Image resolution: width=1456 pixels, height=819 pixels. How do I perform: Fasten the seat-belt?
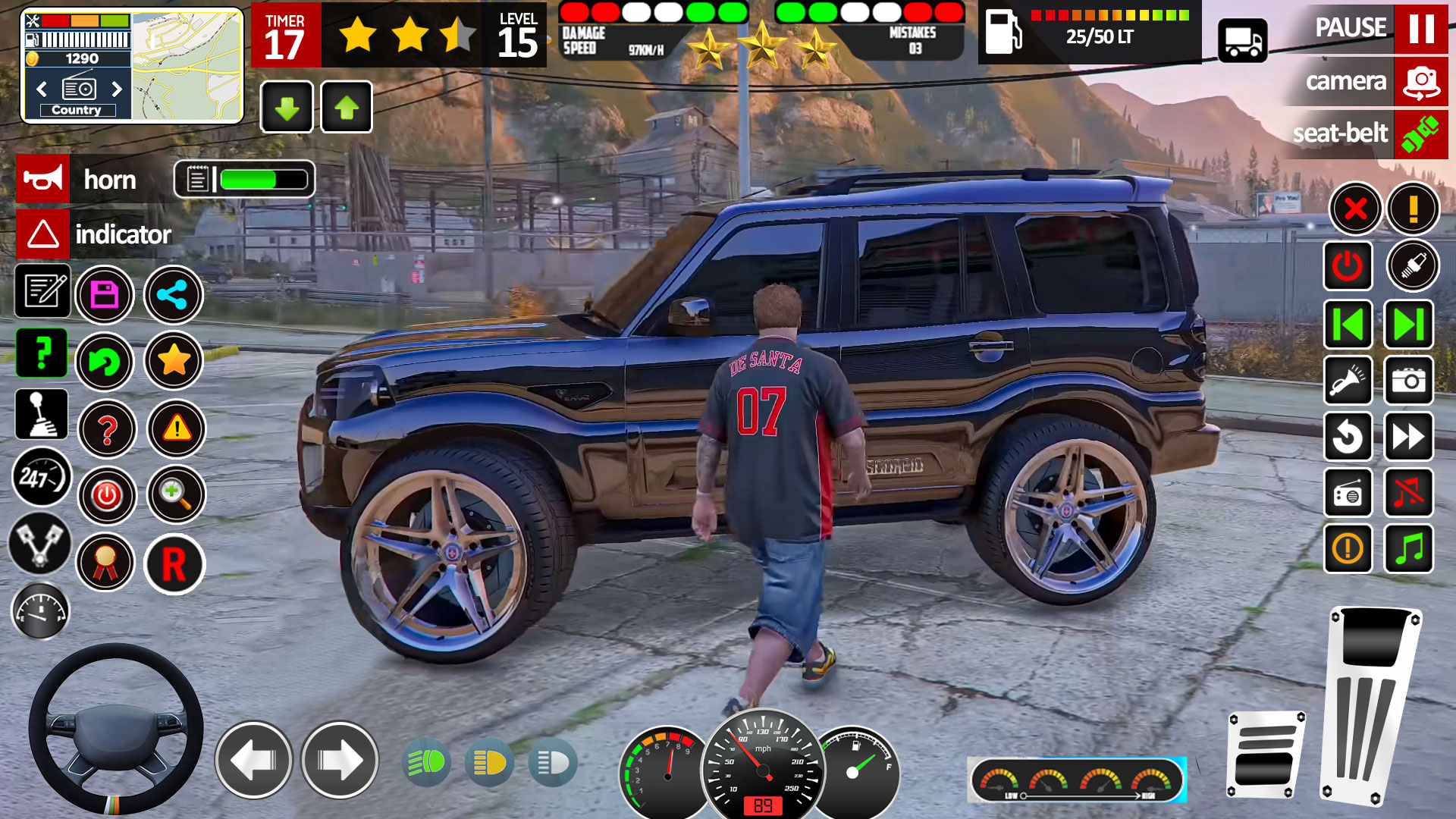1420,133
